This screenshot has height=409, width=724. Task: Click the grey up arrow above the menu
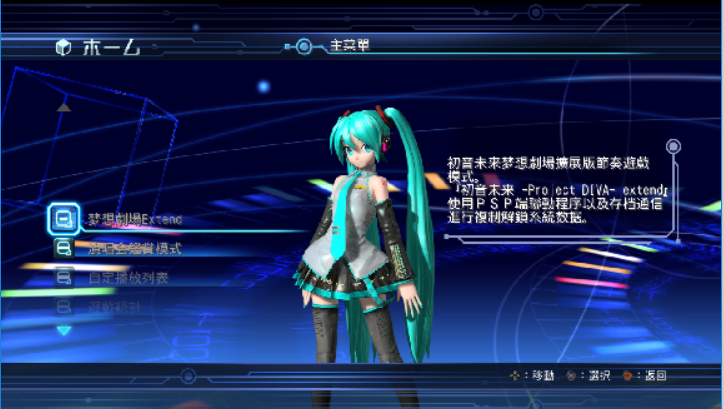pyautogui.click(x=64, y=106)
